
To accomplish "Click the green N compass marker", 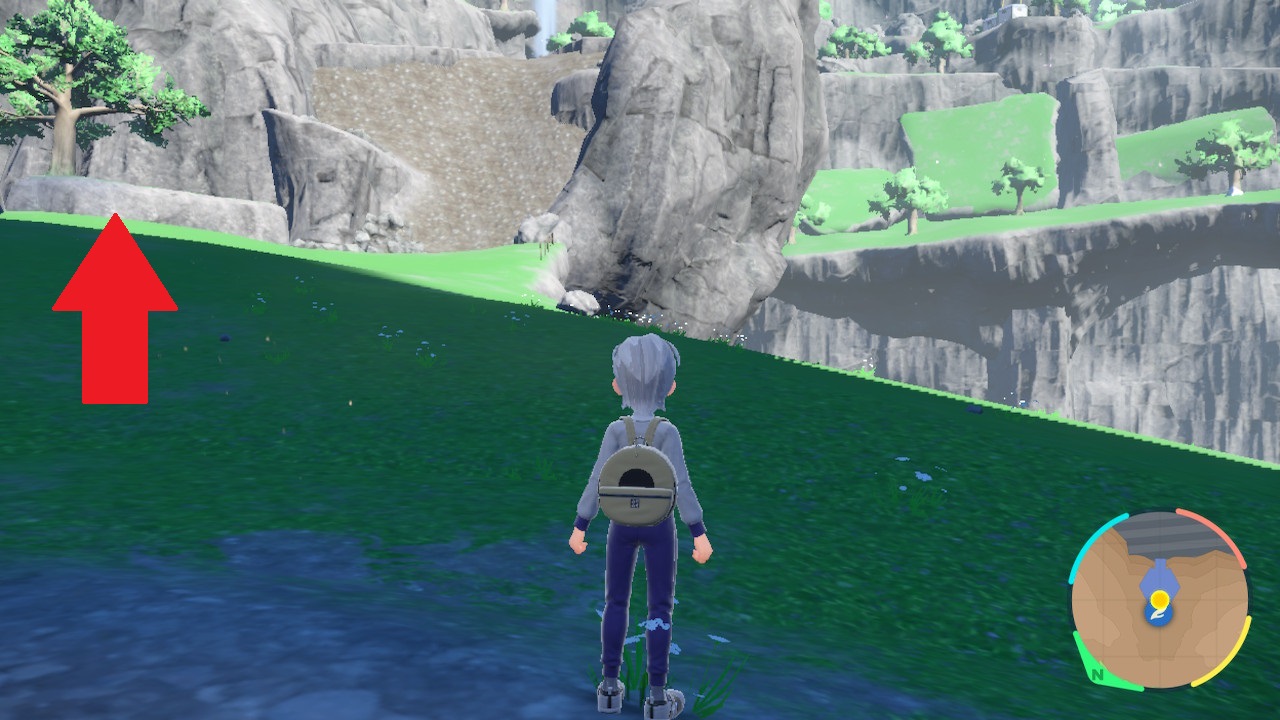I will point(1098,676).
